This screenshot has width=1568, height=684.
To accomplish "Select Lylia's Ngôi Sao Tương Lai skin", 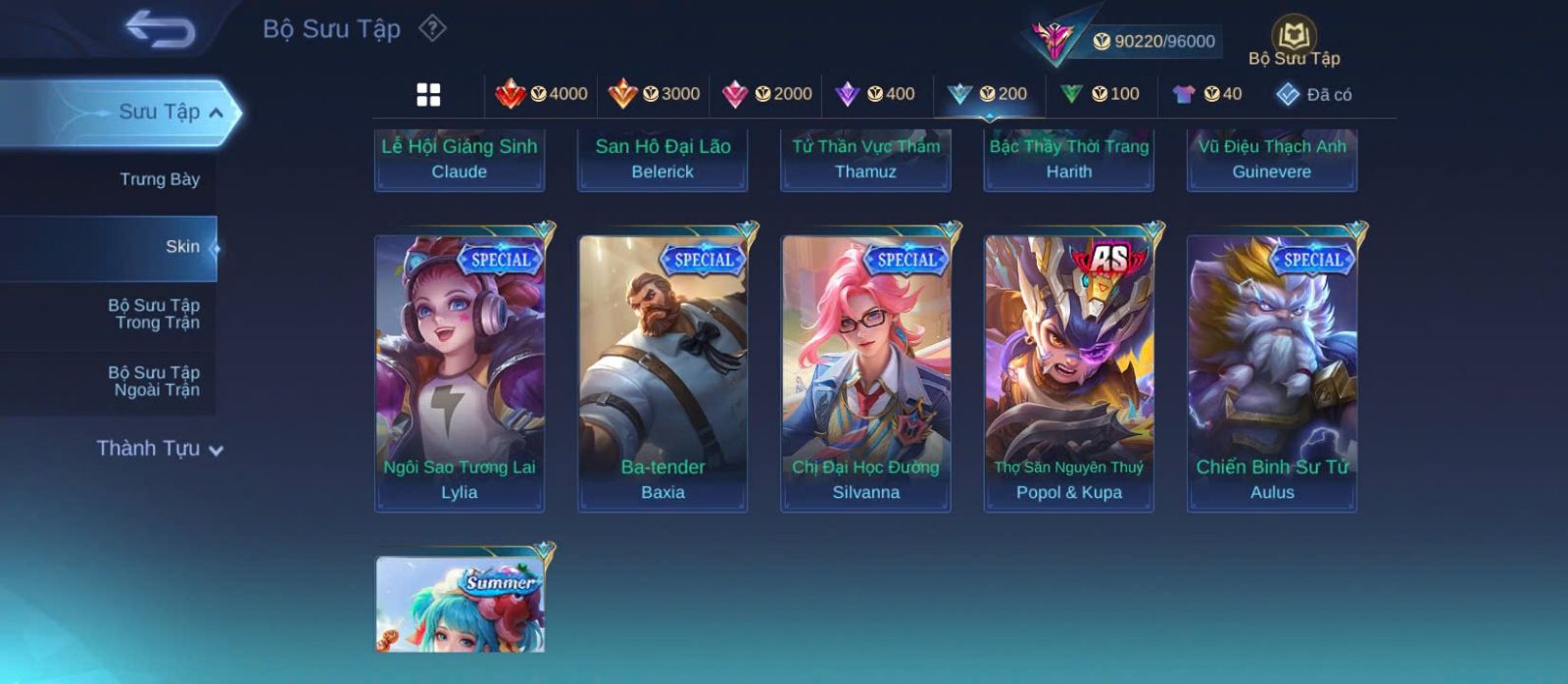I will [460, 372].
